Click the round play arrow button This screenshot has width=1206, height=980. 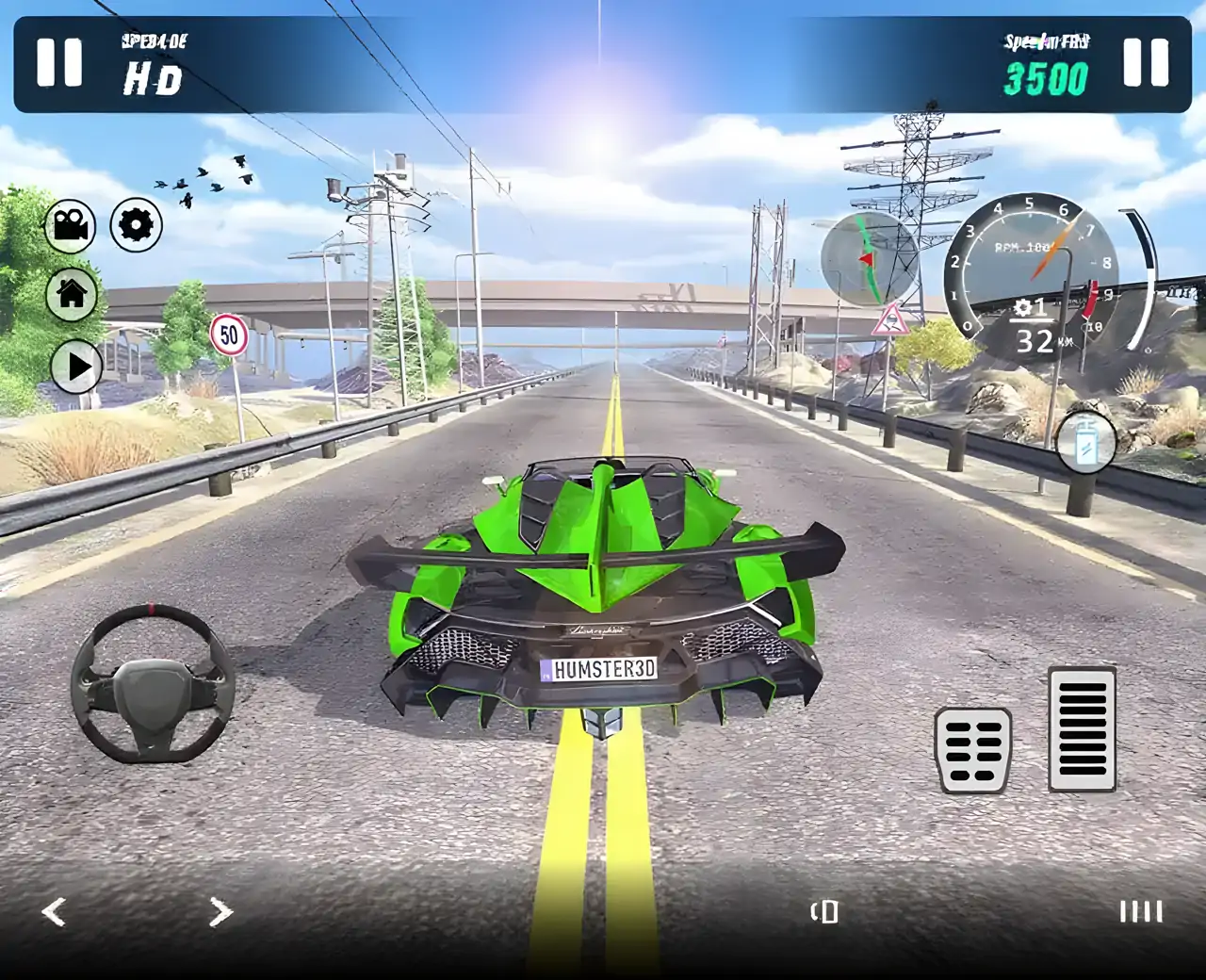click(76, 367)
